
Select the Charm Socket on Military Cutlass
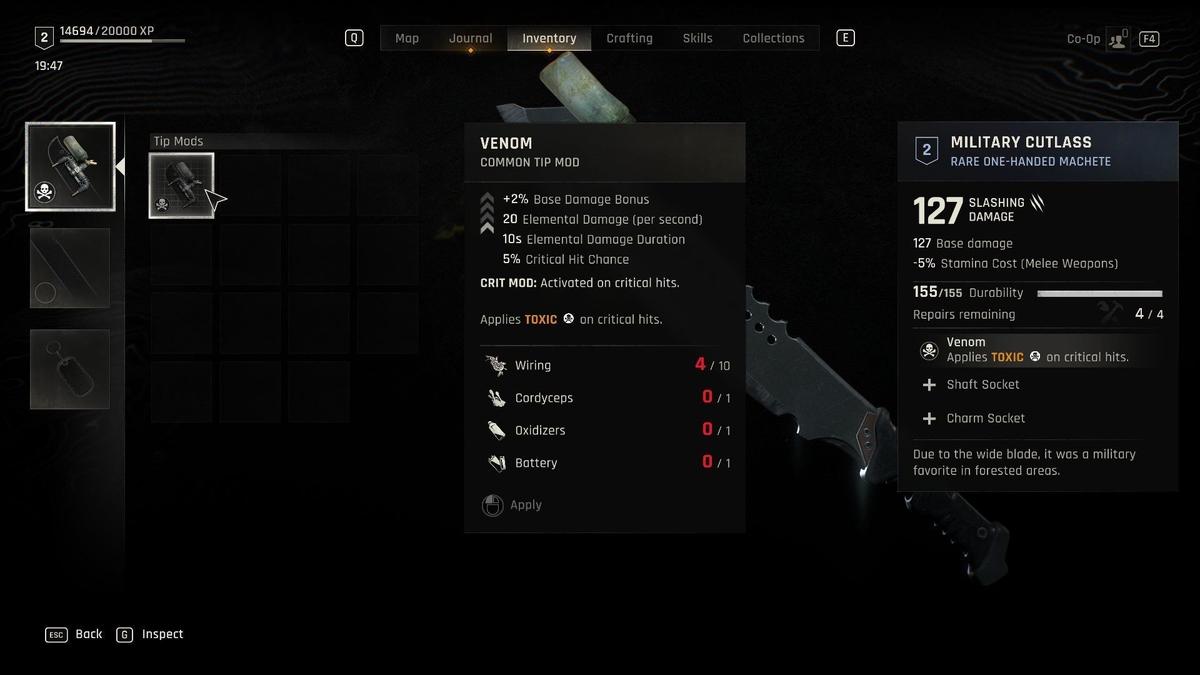click(x=985, y=418)
